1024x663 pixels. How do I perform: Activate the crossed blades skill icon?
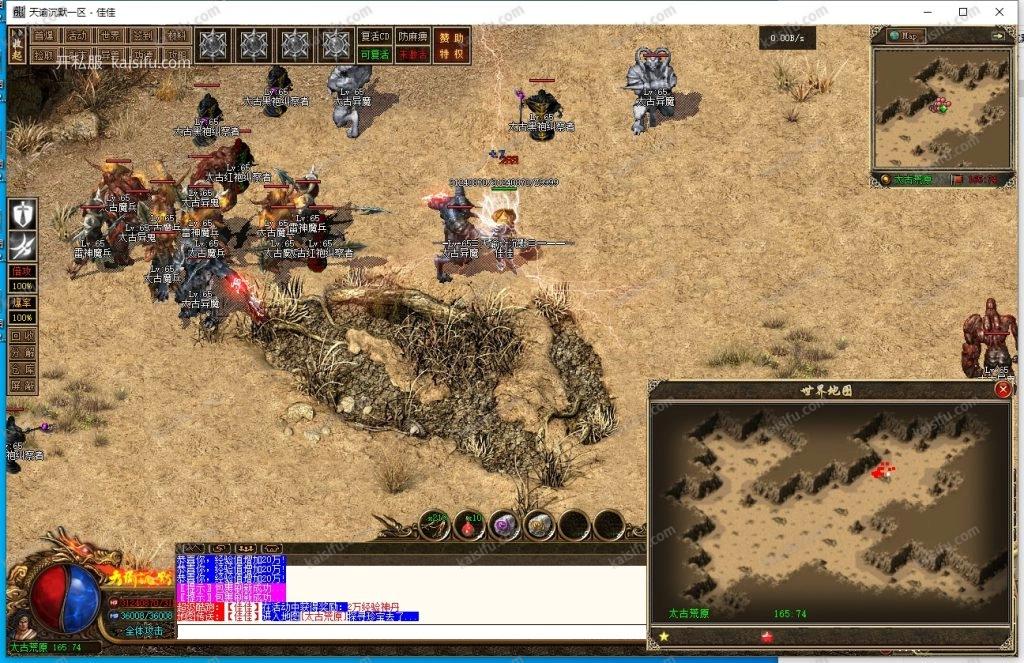22,245
